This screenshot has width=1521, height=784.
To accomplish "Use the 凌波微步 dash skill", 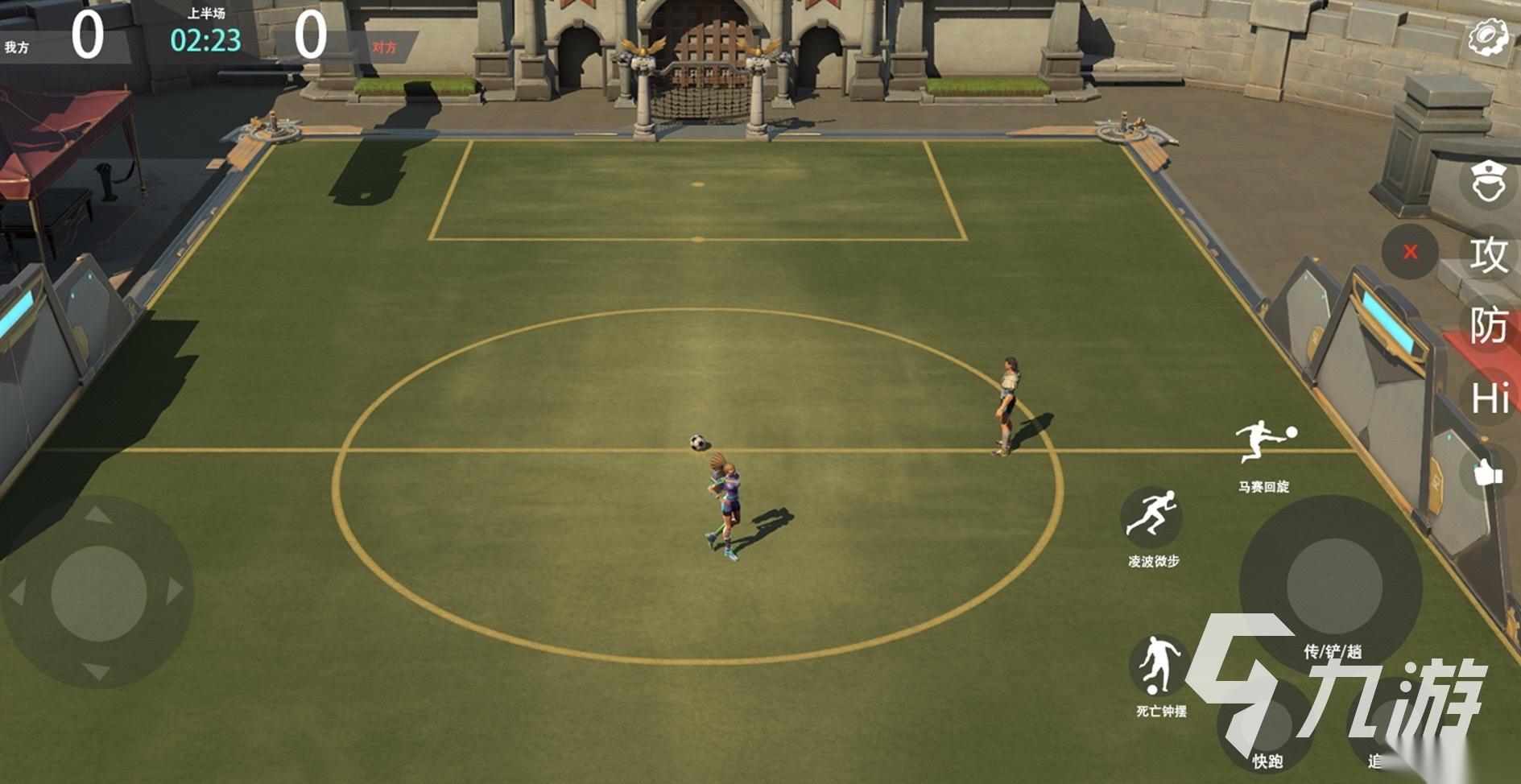I will pos(1151,516).
